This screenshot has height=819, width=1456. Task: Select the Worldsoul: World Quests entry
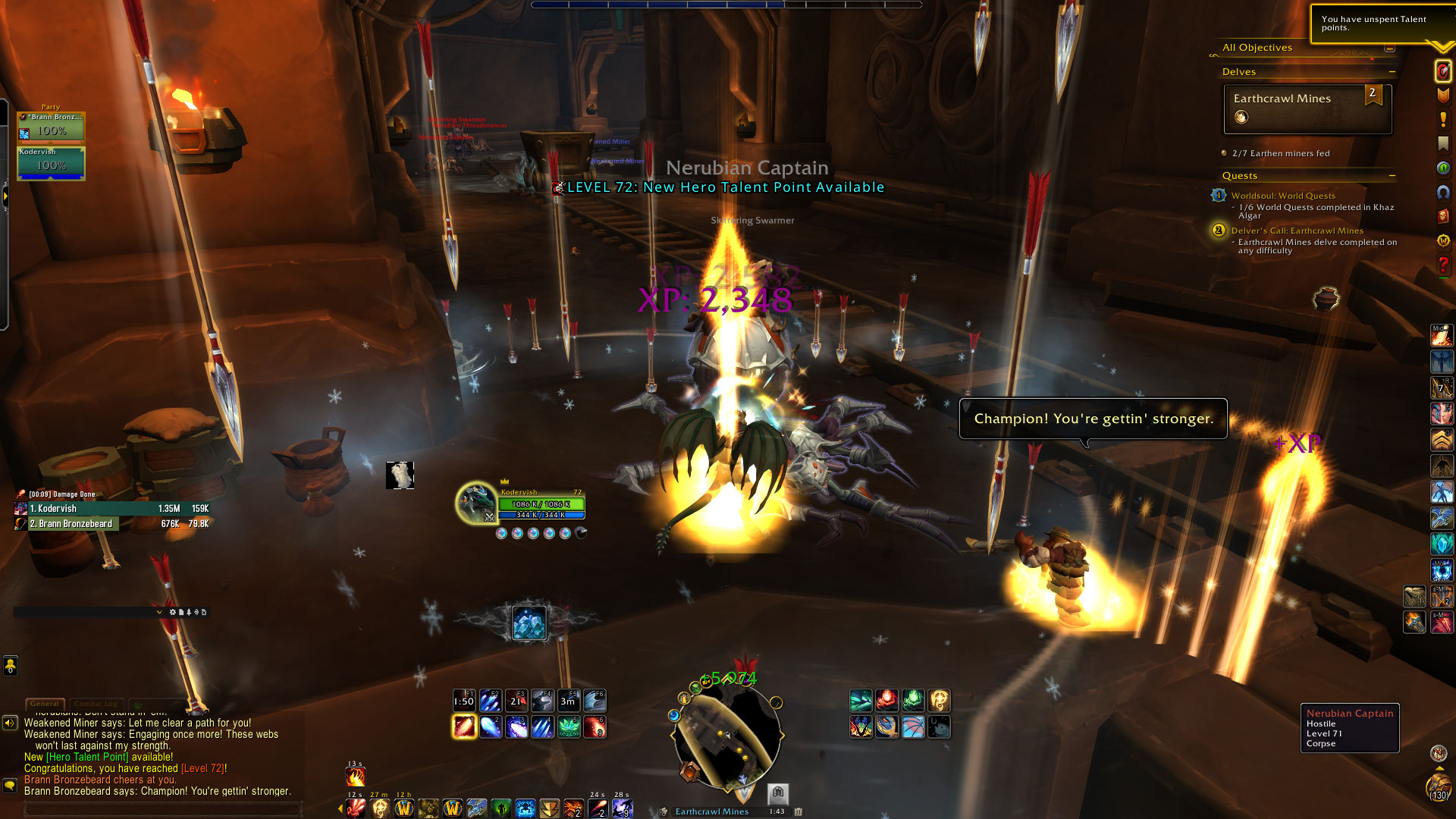pyautogui.click(x=1283, y=196)
